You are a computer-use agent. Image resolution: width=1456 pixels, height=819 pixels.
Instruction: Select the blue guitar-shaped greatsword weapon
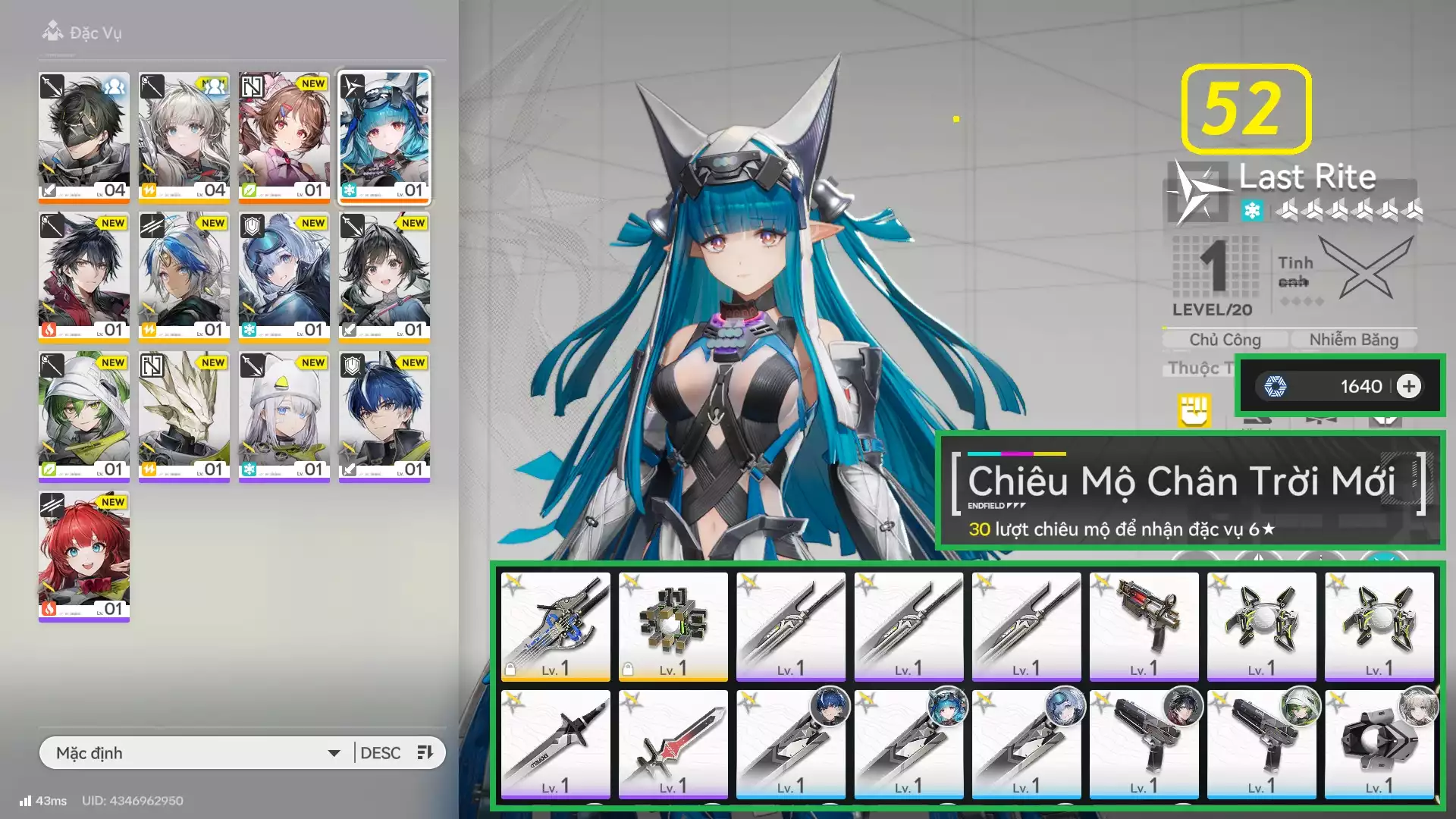tap(556, 626)
